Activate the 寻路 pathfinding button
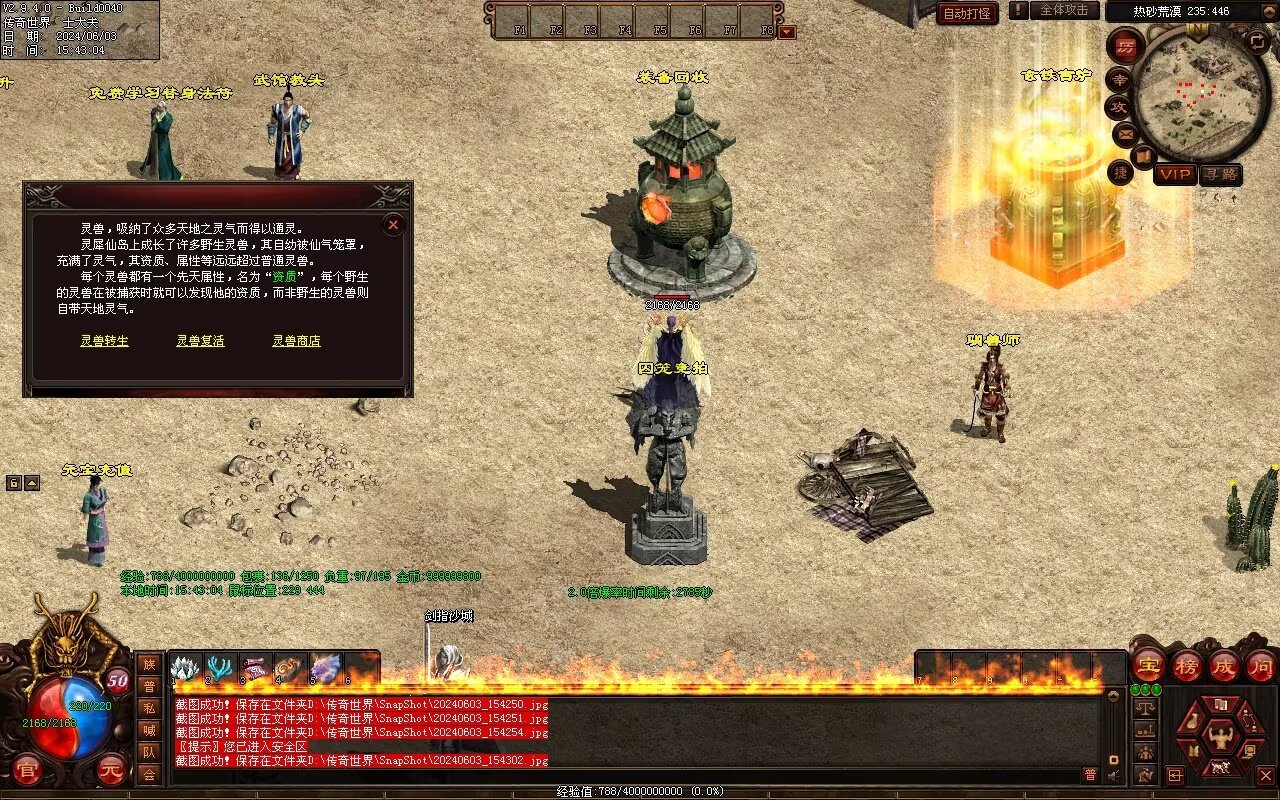 click(1220, 174)
